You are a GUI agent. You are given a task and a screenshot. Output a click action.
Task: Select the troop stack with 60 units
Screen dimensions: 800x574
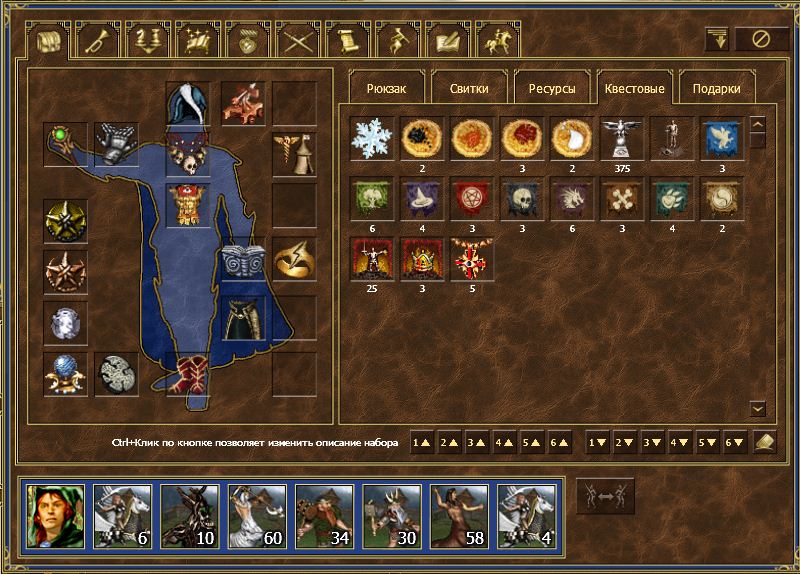[x=256, y=514]
